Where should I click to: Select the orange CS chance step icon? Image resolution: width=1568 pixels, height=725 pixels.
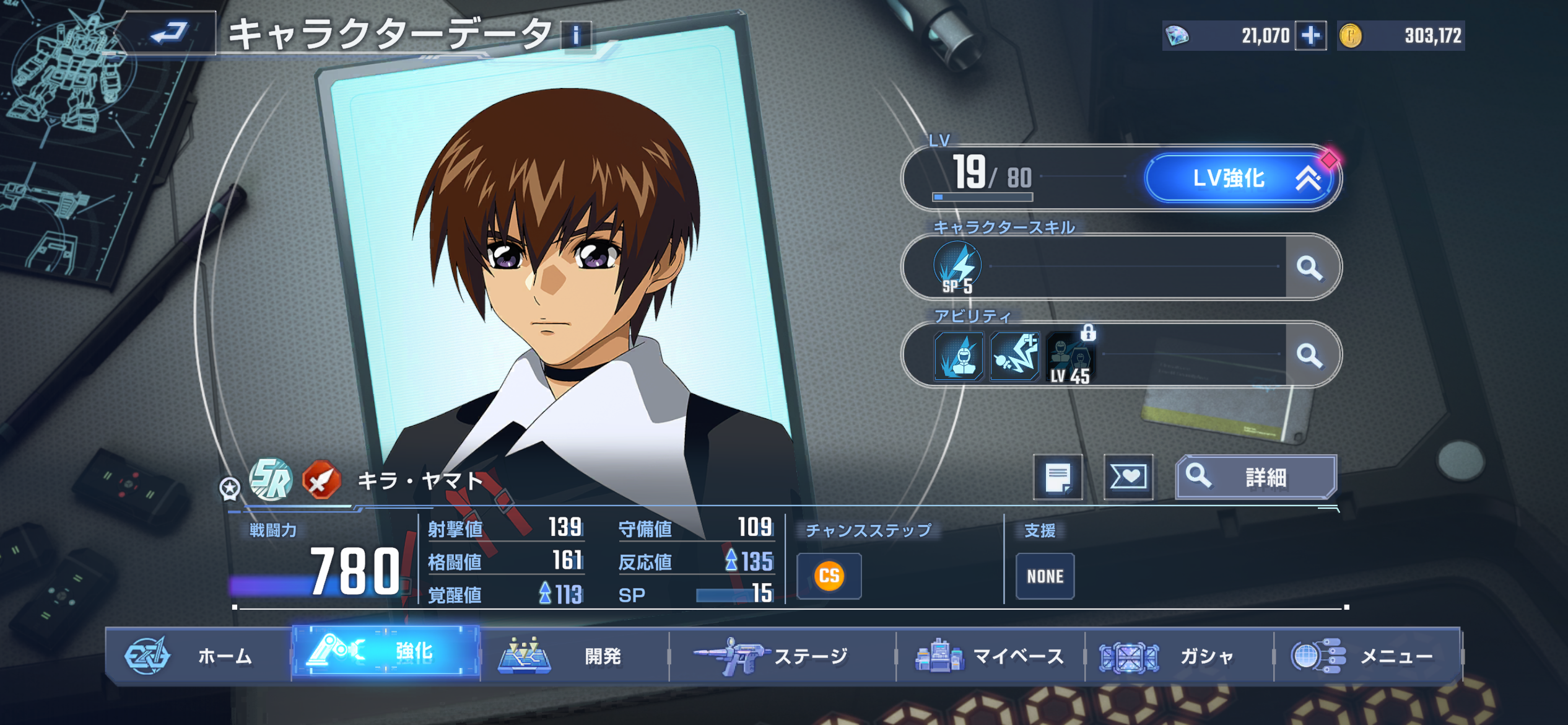[x=829, y=576]
